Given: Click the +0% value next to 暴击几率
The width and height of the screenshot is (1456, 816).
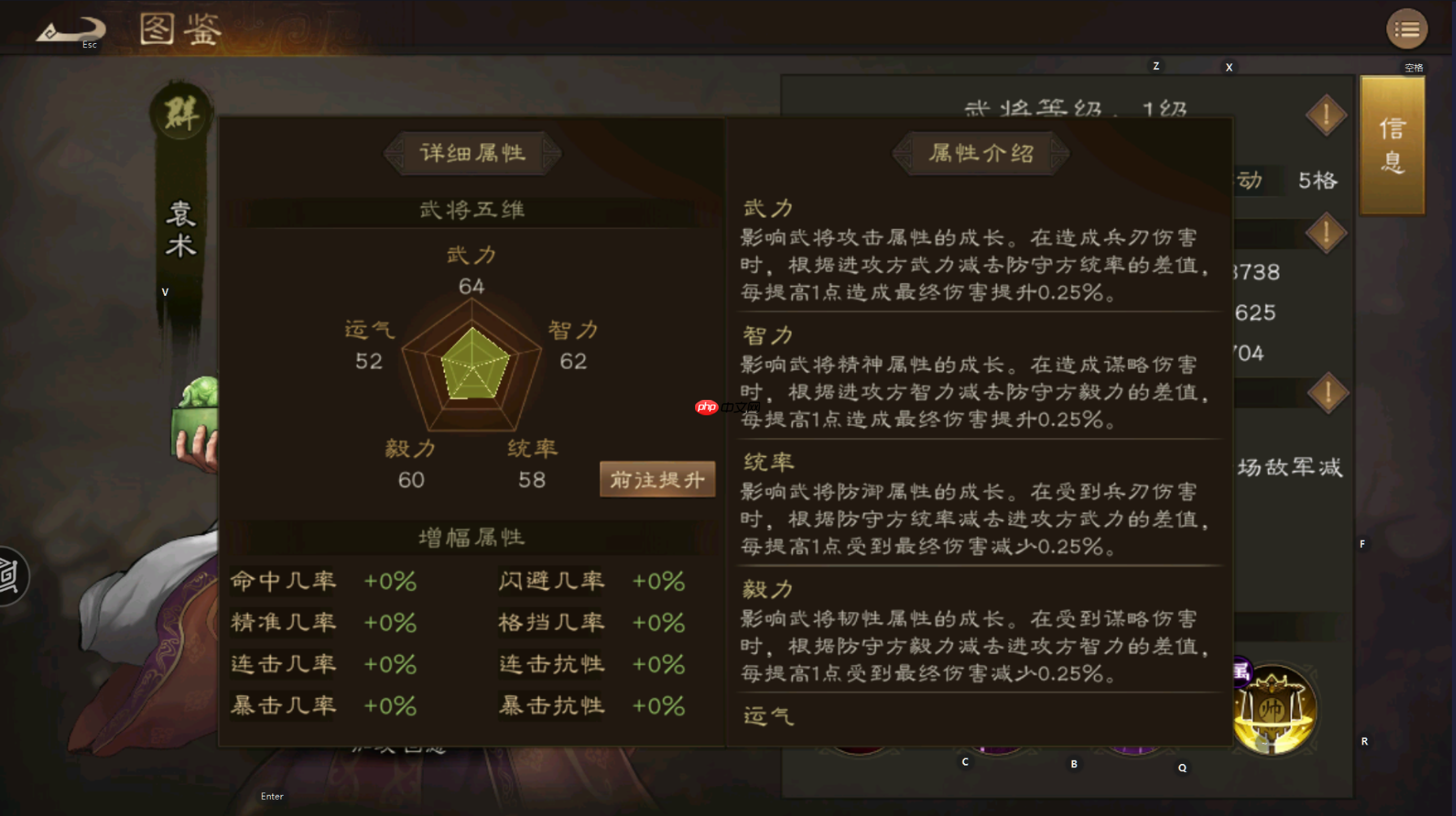Looking at the screenshot, I should [390, 705].
